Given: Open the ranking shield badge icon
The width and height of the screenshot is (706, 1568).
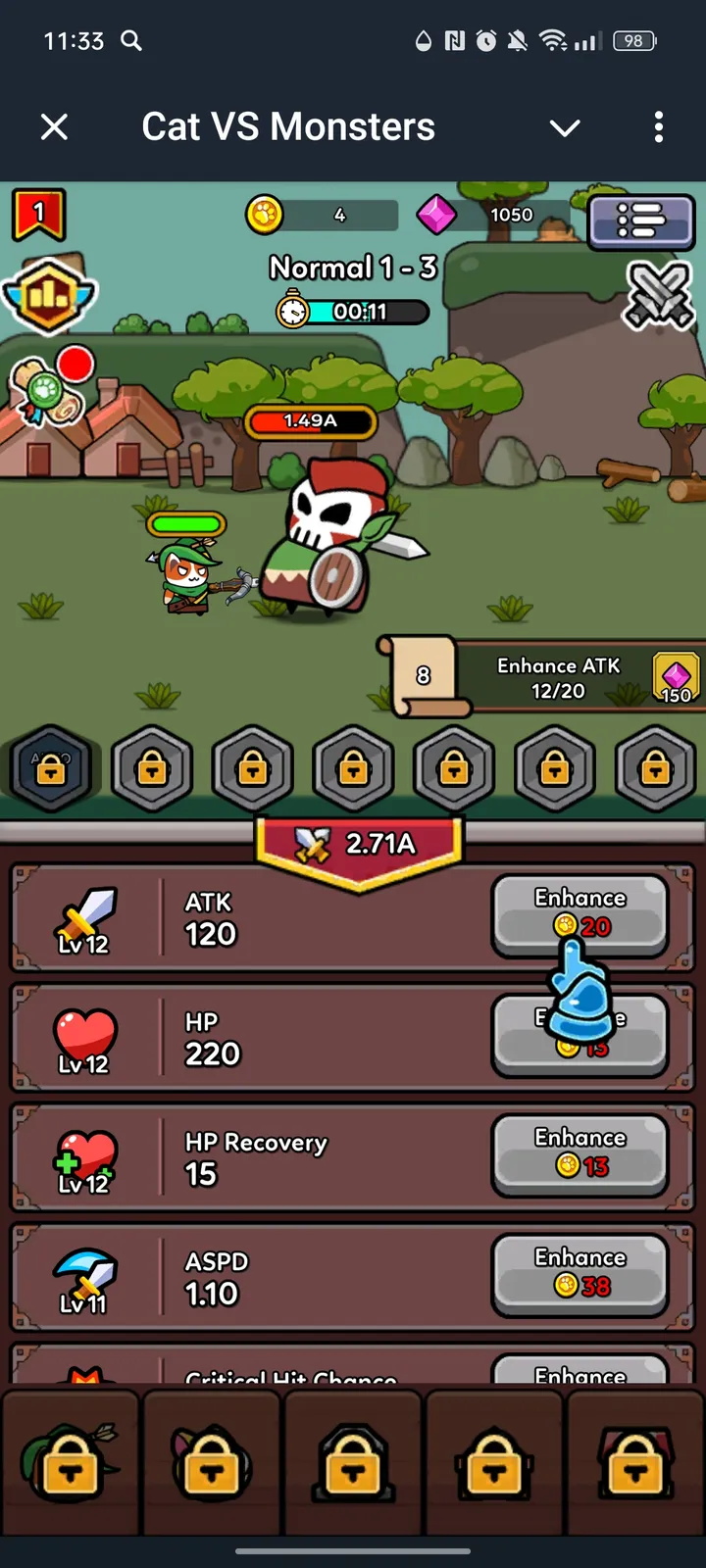Looking at the screenshot, I should pos(50,293).
